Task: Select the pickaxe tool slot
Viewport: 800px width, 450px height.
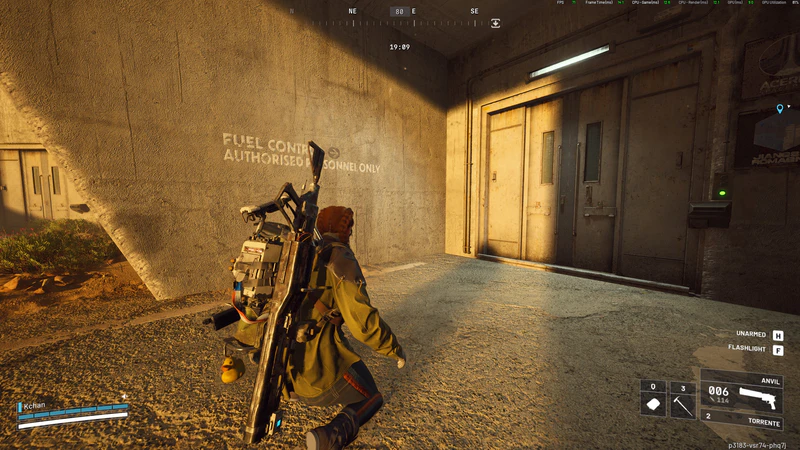Action: pos(682,398)
